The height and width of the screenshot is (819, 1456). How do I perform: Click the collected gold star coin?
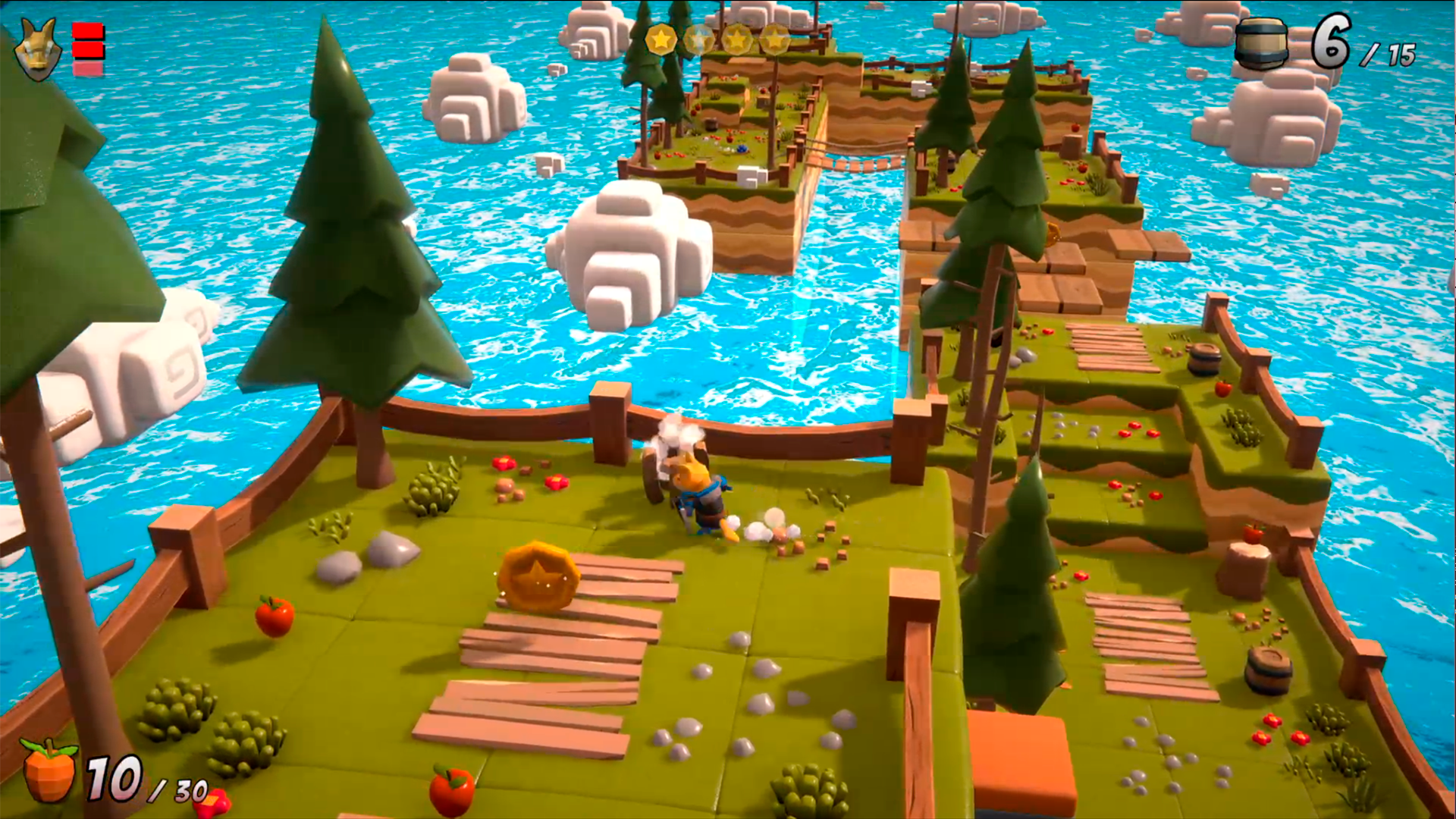point(661,39)
